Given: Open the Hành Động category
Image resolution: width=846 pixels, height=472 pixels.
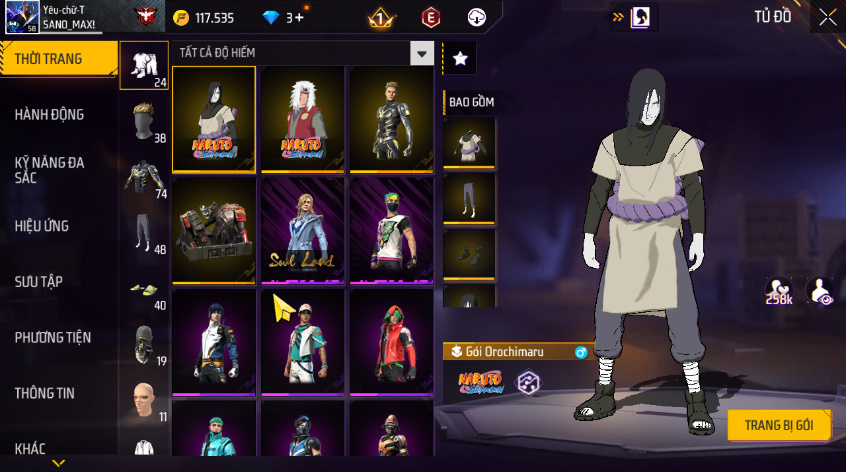Looking at the screenshot, I should point(49,115).
